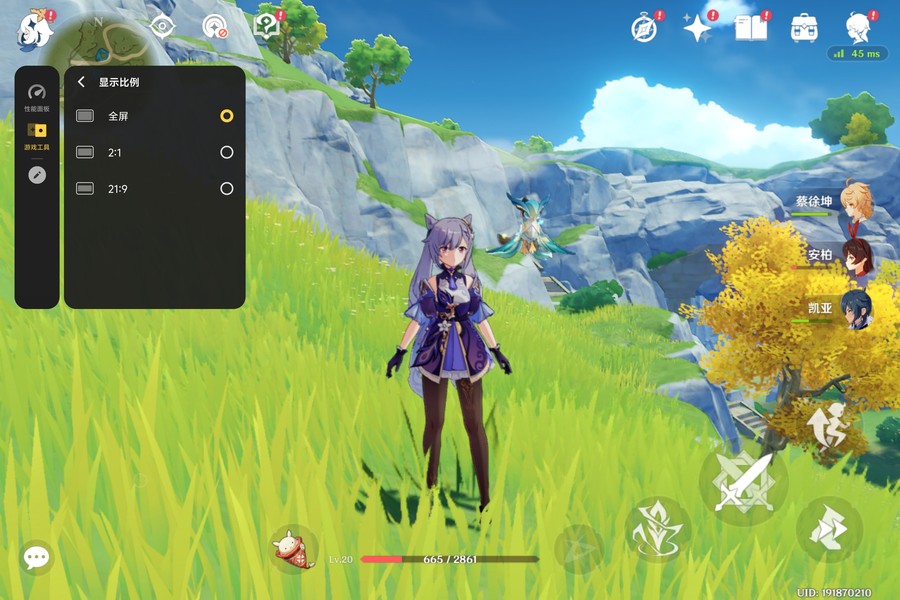Image resolution: width=900 pixels, height=600 pixels.
Task: Tap the sword normal attack button
Action: coord(743,481)
